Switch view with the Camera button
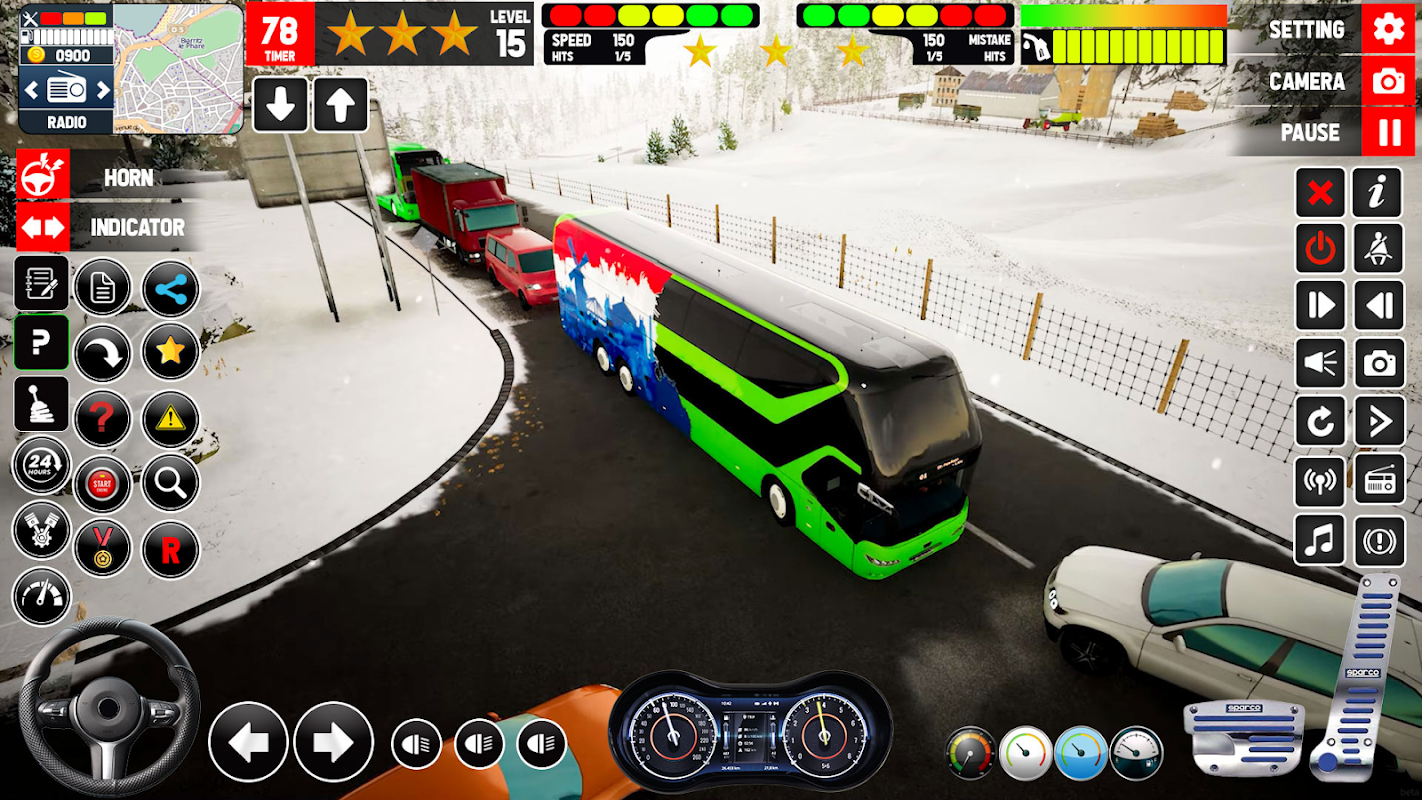The height and width of the screenshot is (800, 1422). [x=1388, y=81]
